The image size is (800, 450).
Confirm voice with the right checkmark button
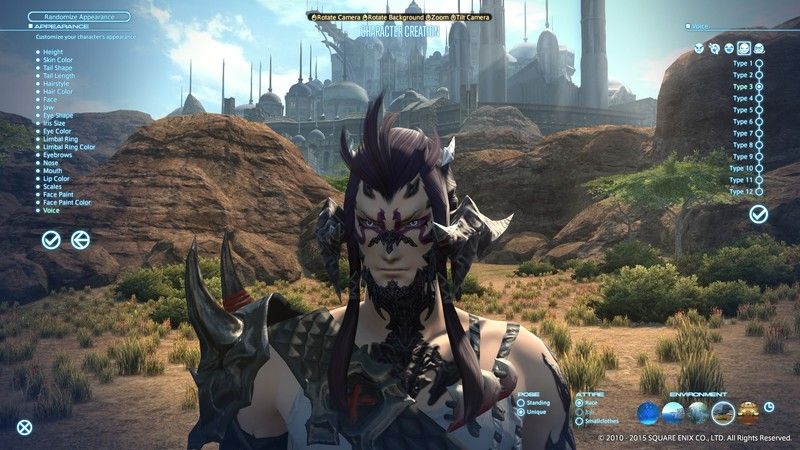pos(759,214)
